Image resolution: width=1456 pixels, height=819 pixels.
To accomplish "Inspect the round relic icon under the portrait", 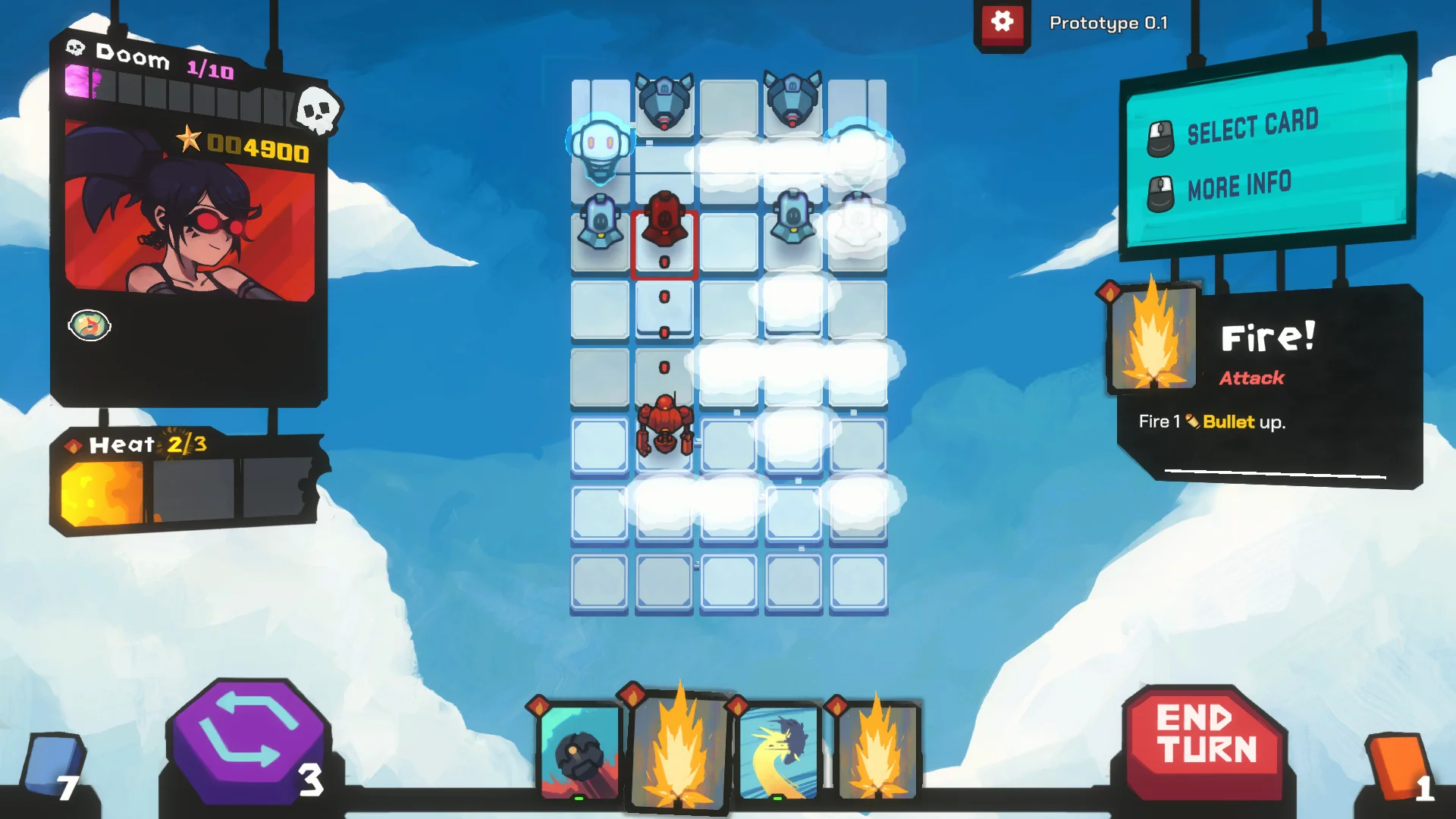I will [x=89, y=326].
